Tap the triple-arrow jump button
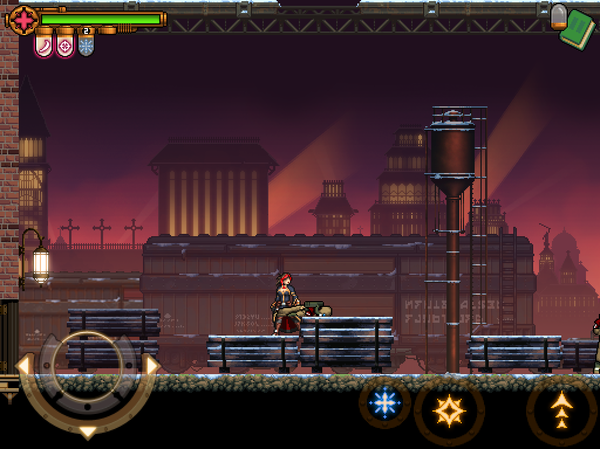 (562, 408)
